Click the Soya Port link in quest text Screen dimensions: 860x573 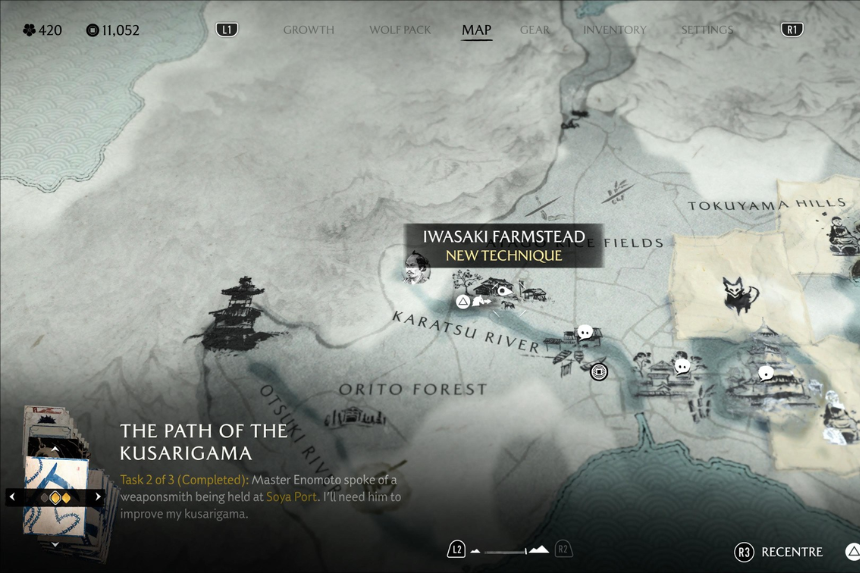coord(291,497)
